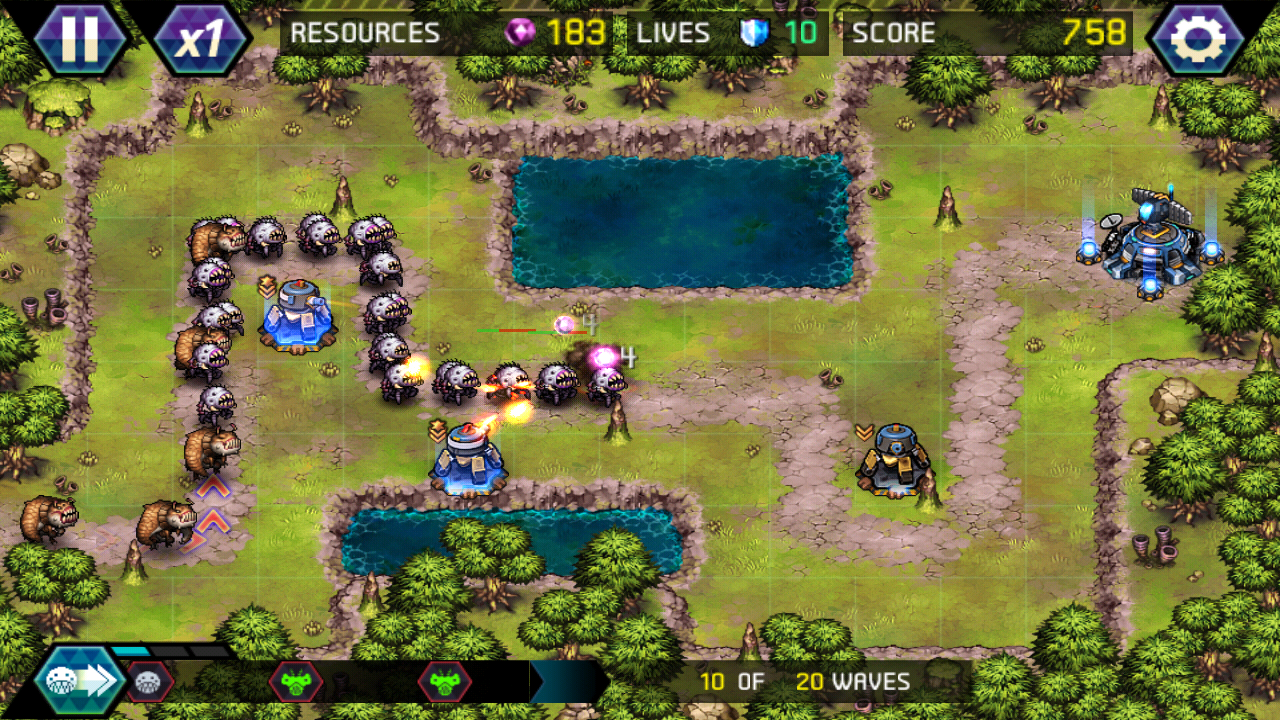Click the chevron marker on the right tower
Viewport: 1280px width, 720px height.
coord(864,430)
